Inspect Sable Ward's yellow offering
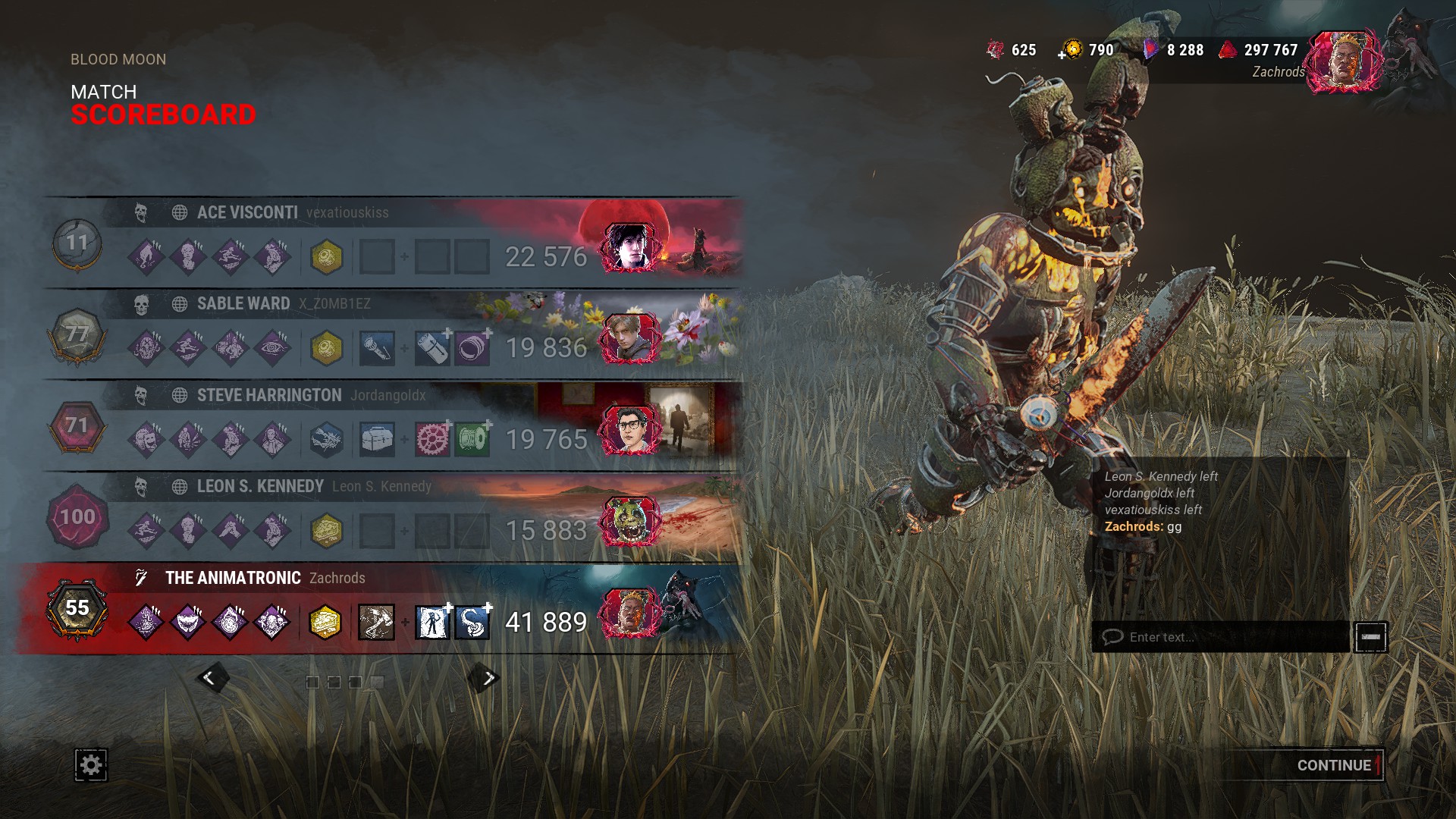The height and width of the screenshot is (819, 1456). [x=327, y=349]
